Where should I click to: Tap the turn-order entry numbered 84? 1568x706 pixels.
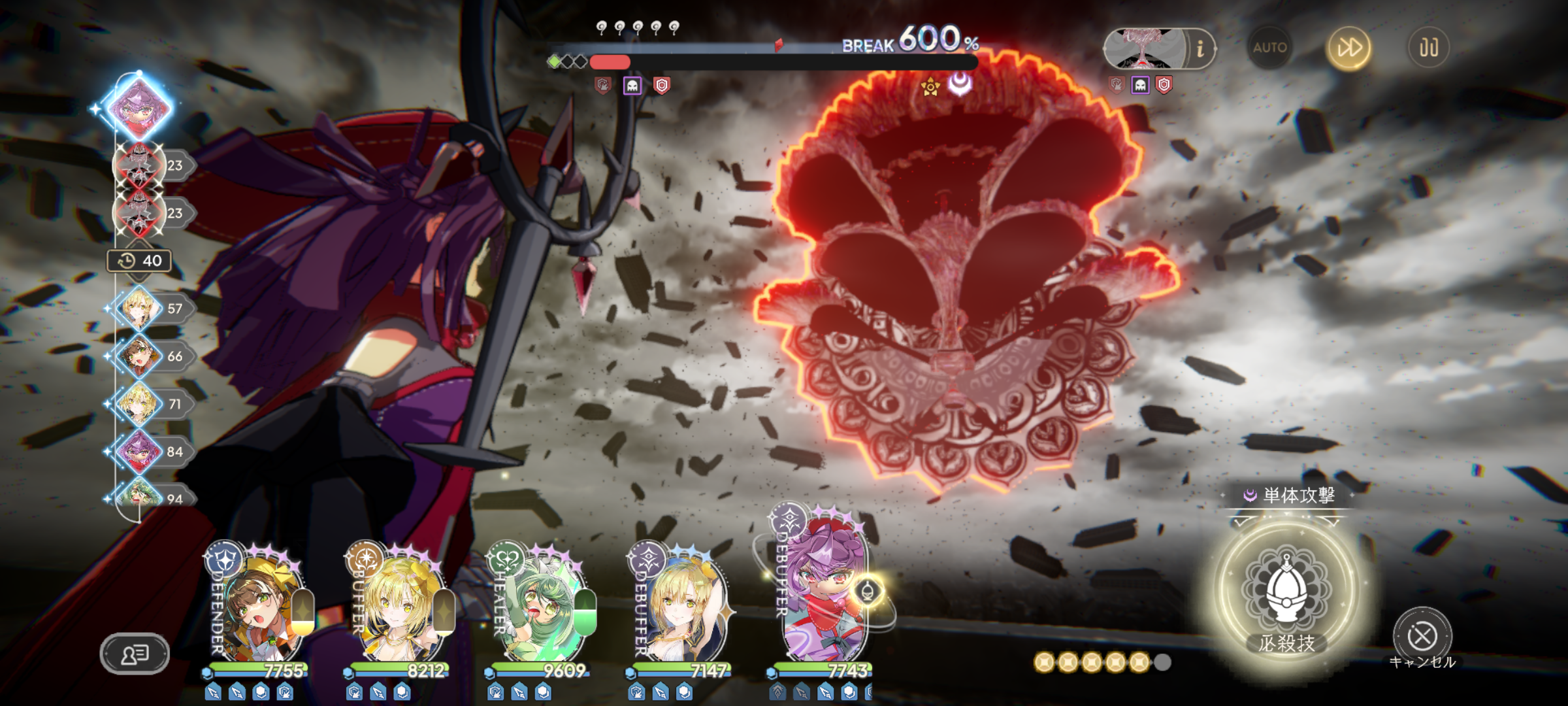139,452
